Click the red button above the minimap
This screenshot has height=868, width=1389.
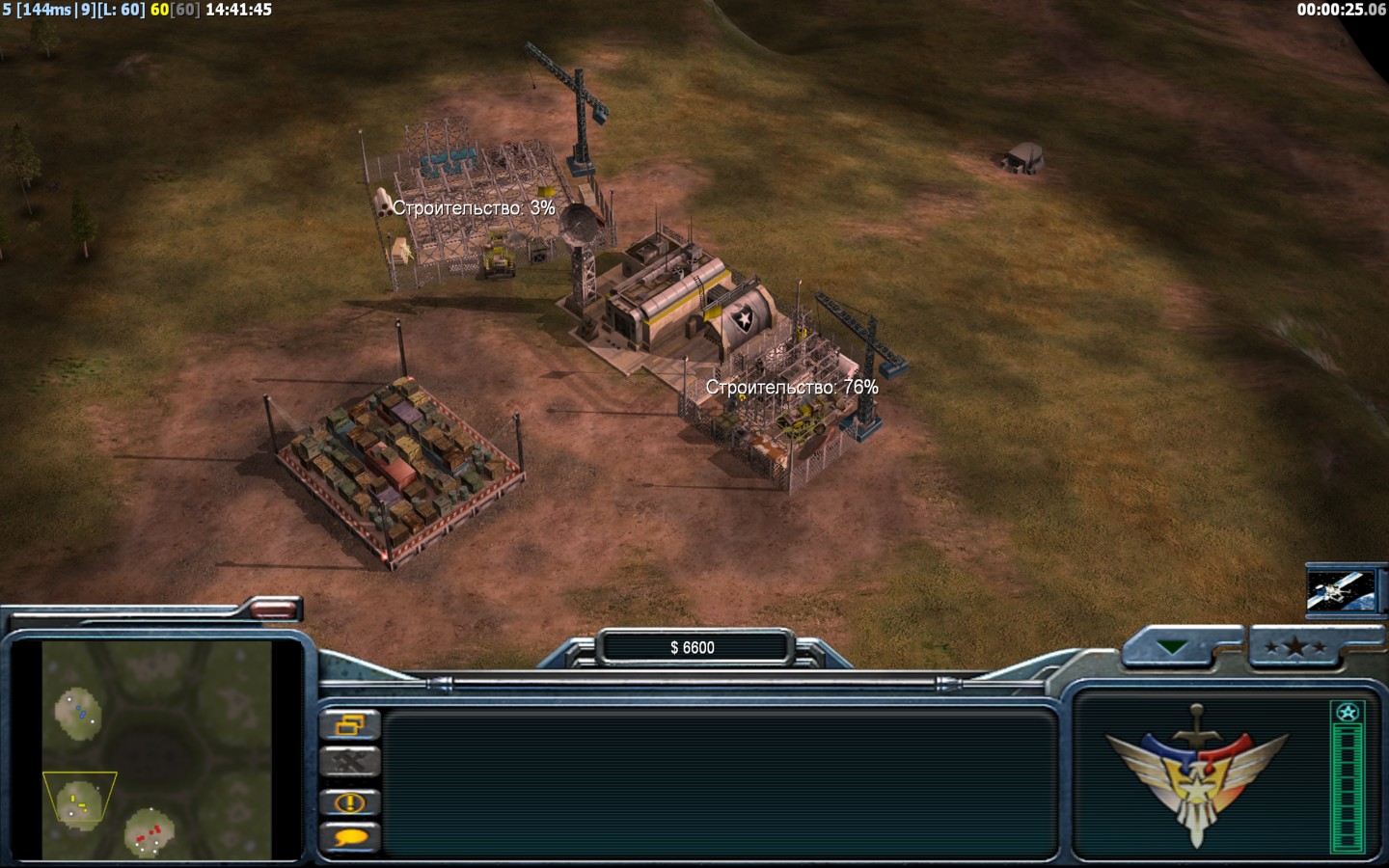(x=275, y=608)
